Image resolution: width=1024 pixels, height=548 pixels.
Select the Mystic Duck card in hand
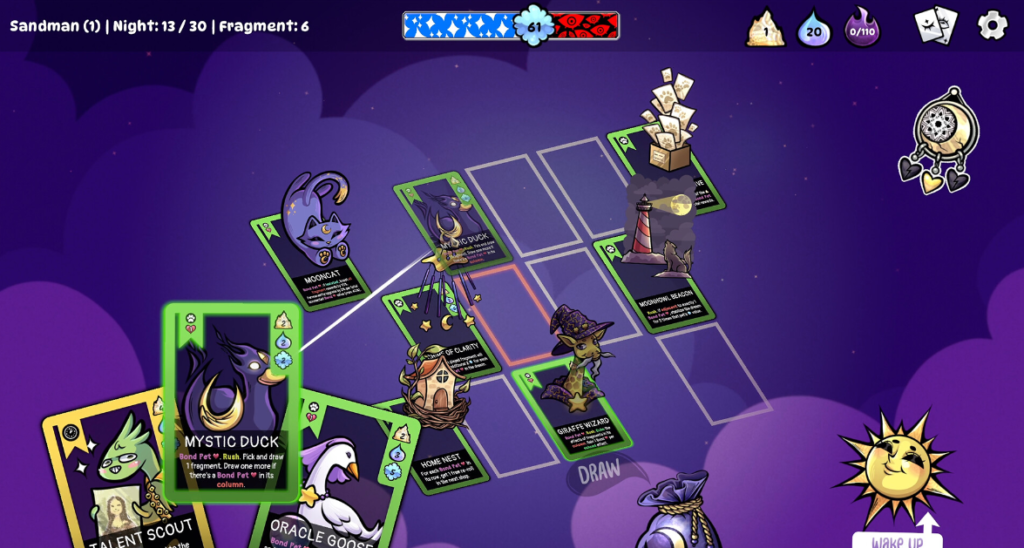232,400
